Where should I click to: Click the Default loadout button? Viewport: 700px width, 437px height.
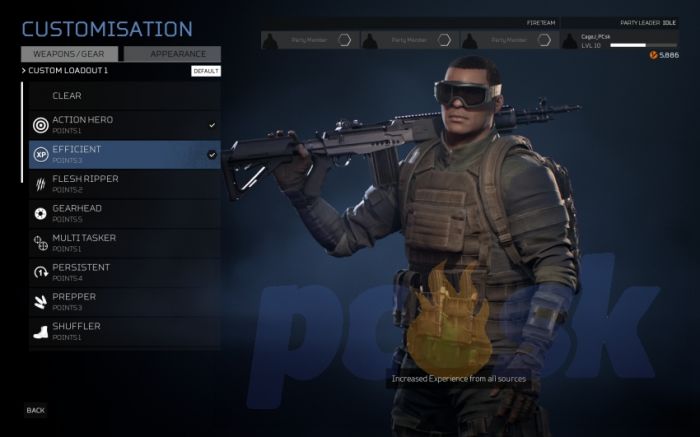click(x=206, y=71)
